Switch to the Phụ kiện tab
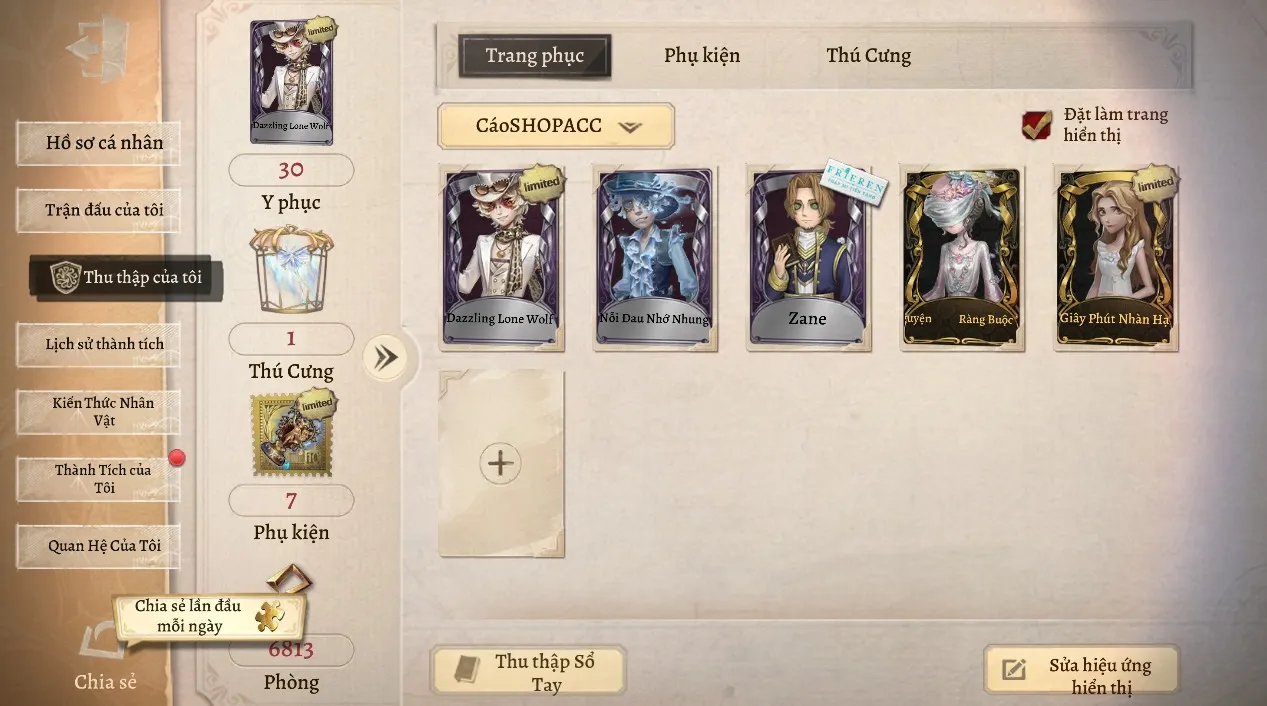This screenshot has height=706, width=1267. point(702,56)
